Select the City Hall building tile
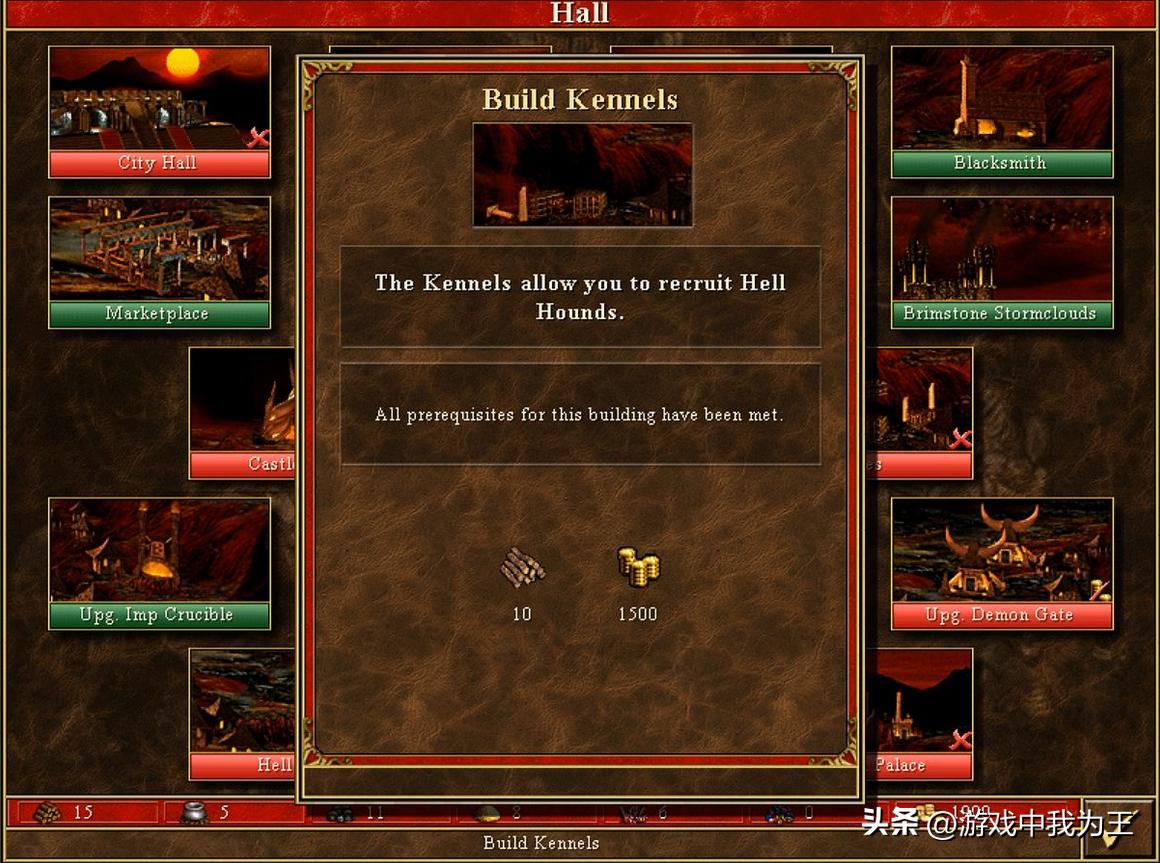1160x863 pixels. tap(159, 111)
